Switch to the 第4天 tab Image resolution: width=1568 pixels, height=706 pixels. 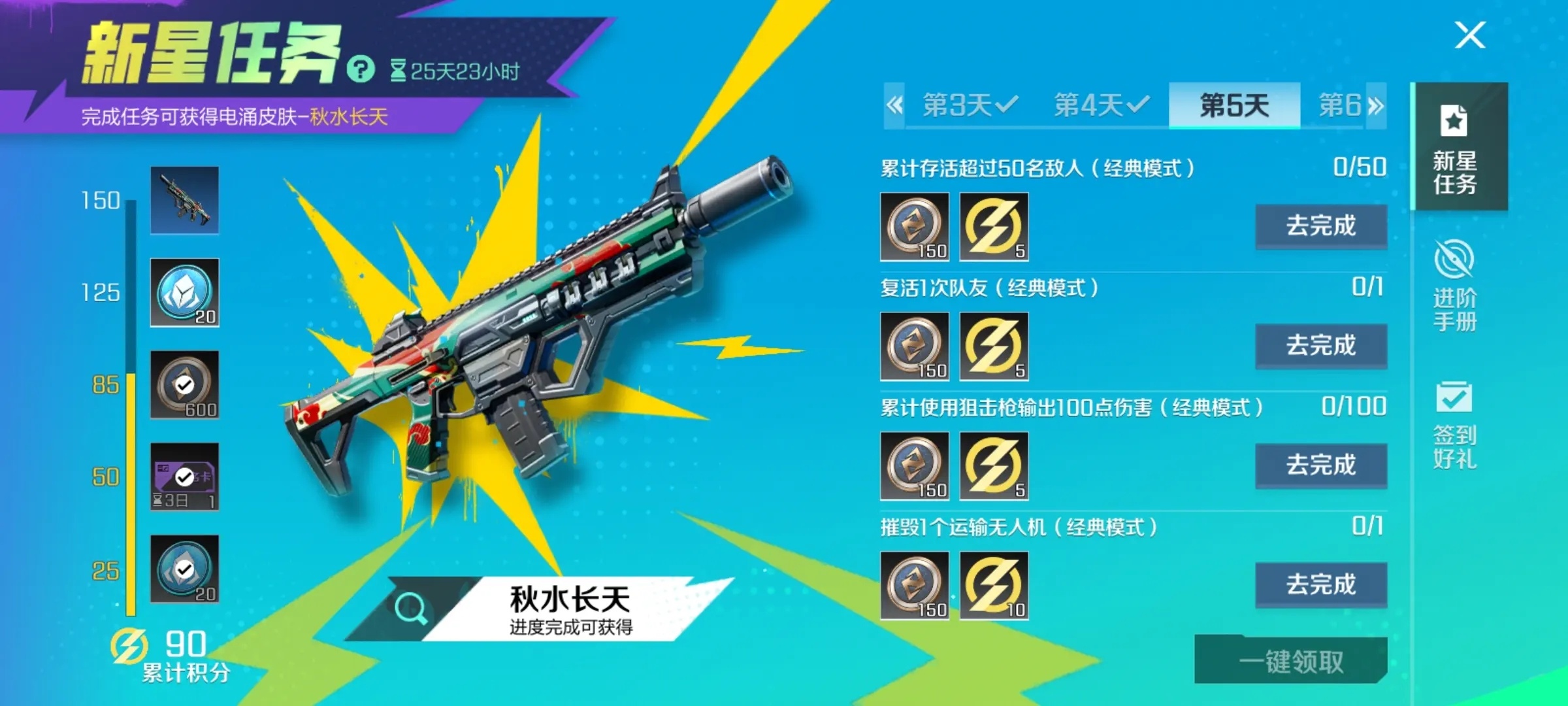coord(1102,105)
